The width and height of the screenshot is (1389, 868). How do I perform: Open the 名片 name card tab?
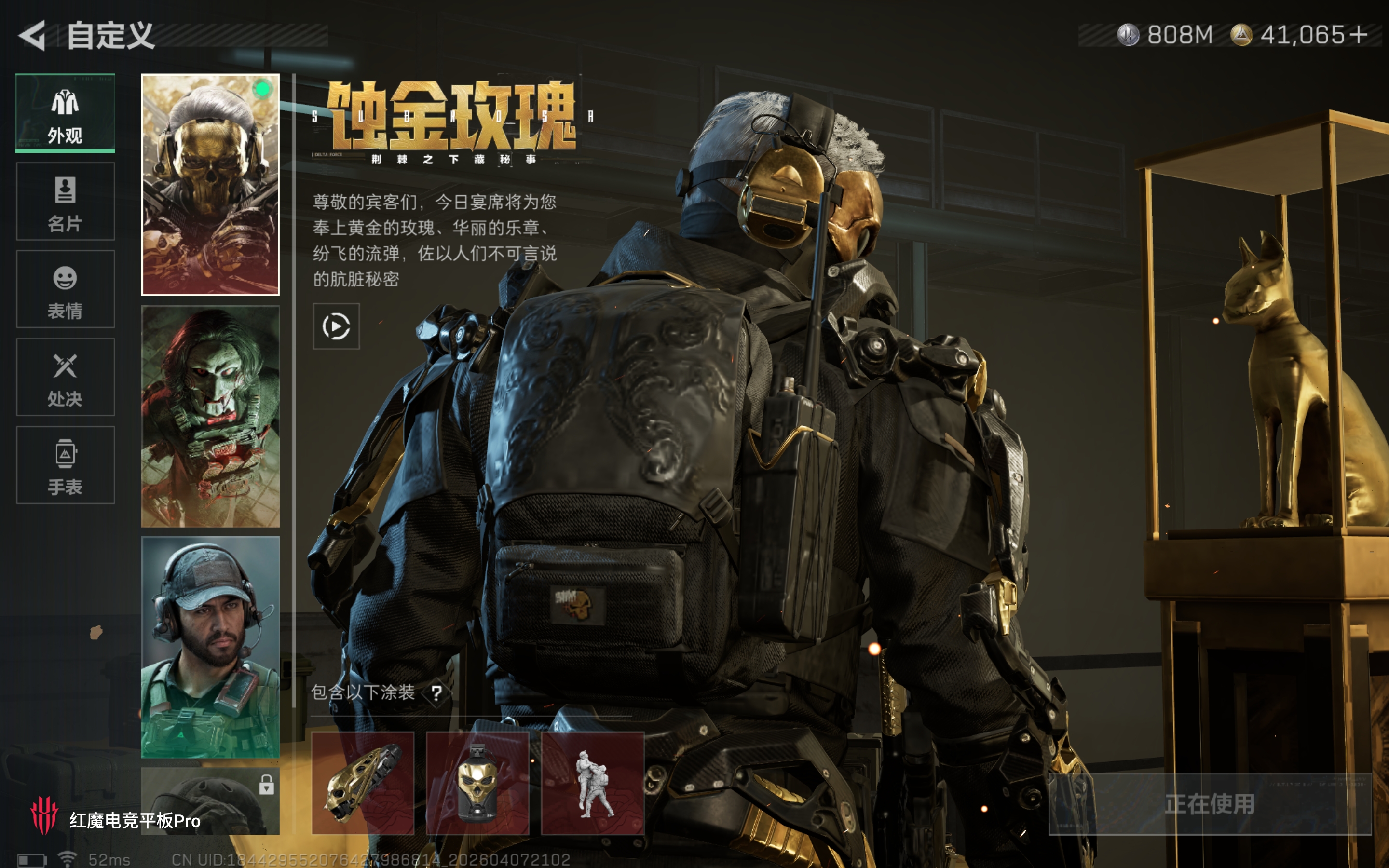(65, 201)
